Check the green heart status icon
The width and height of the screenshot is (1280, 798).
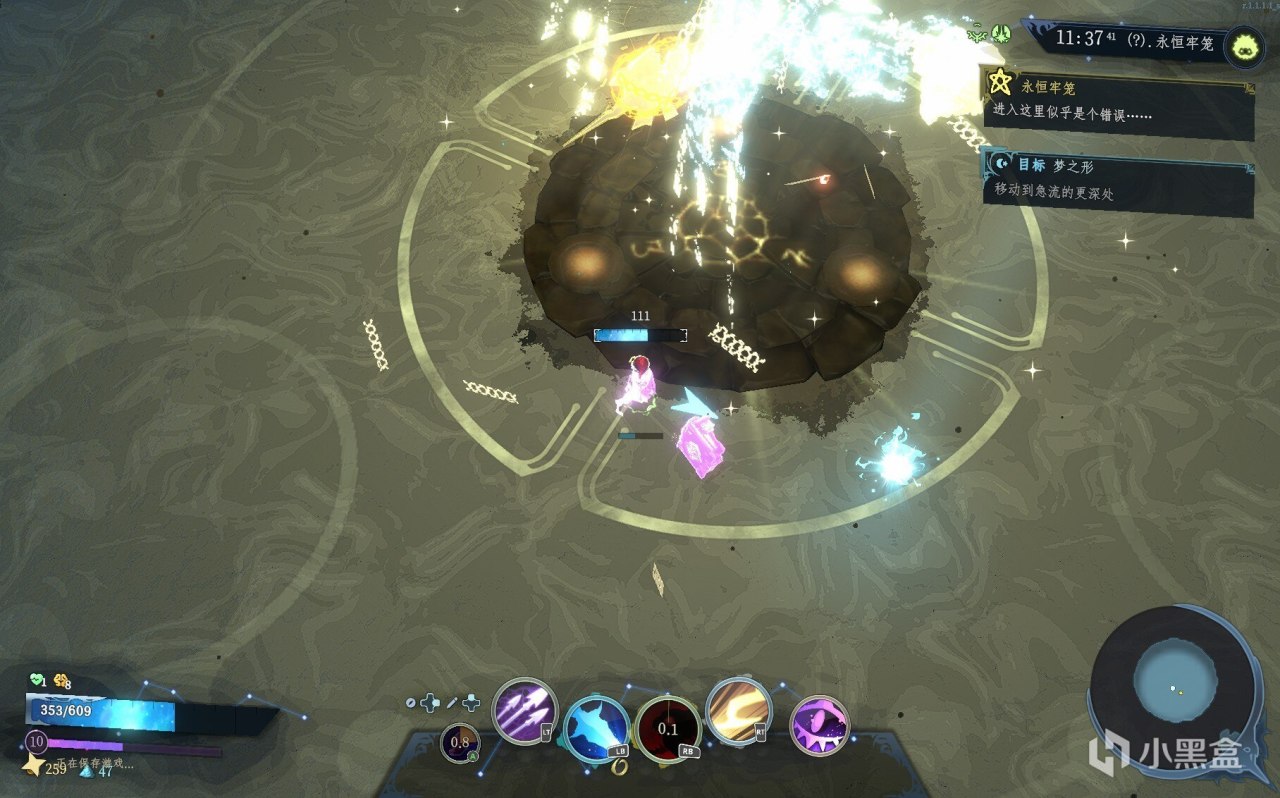coord(36,680)
